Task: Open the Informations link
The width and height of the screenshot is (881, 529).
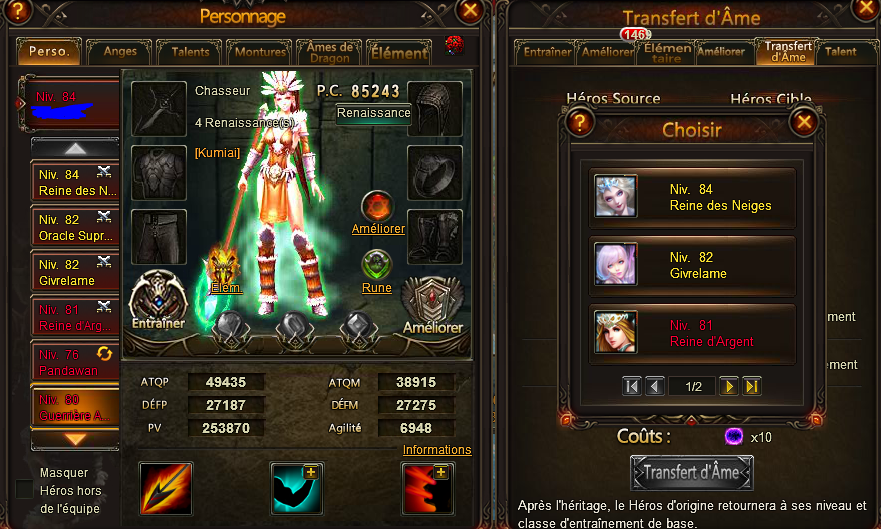Action: tap(437, 450)
